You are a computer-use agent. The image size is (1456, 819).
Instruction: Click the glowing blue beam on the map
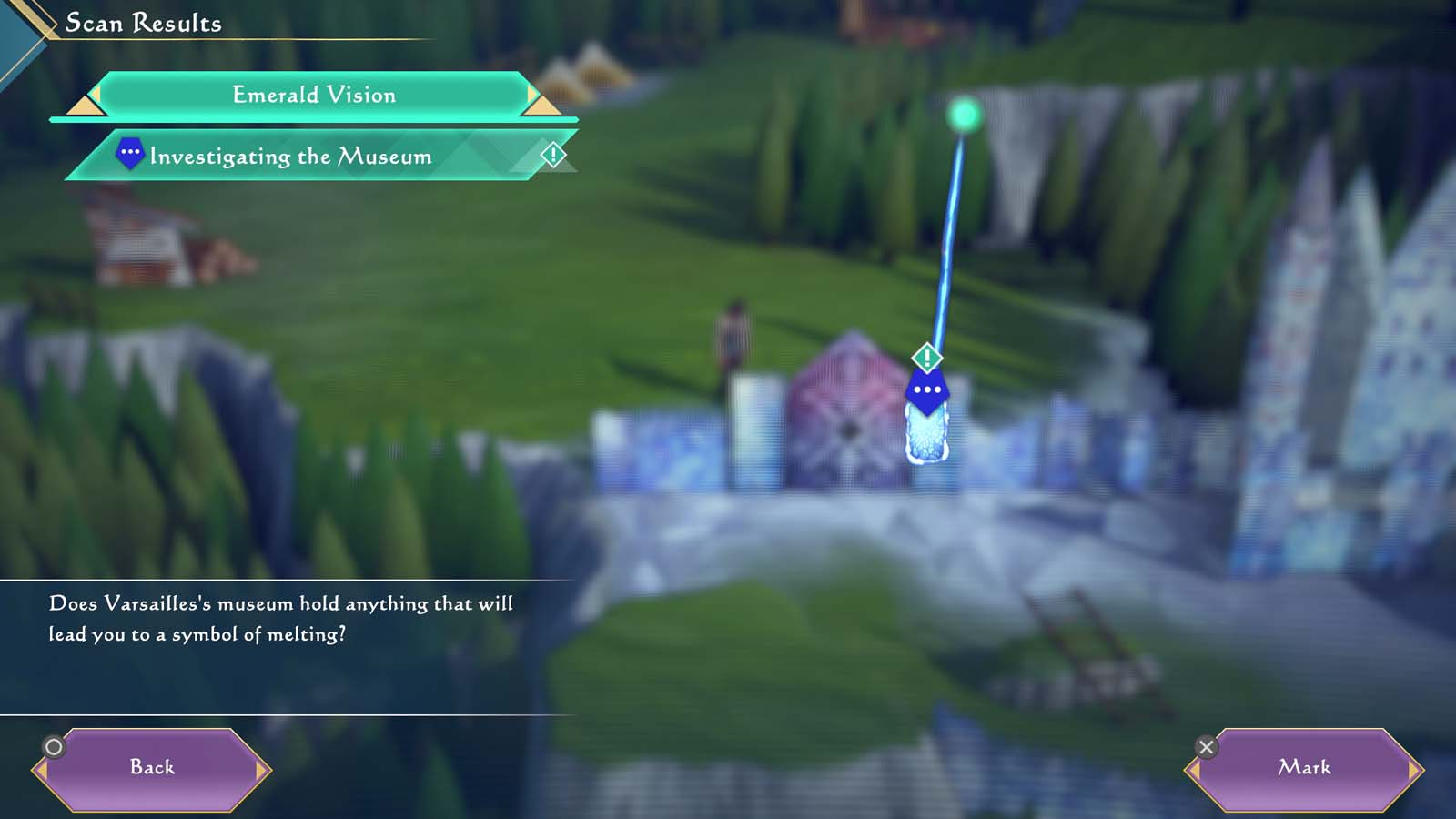[946, 237]
